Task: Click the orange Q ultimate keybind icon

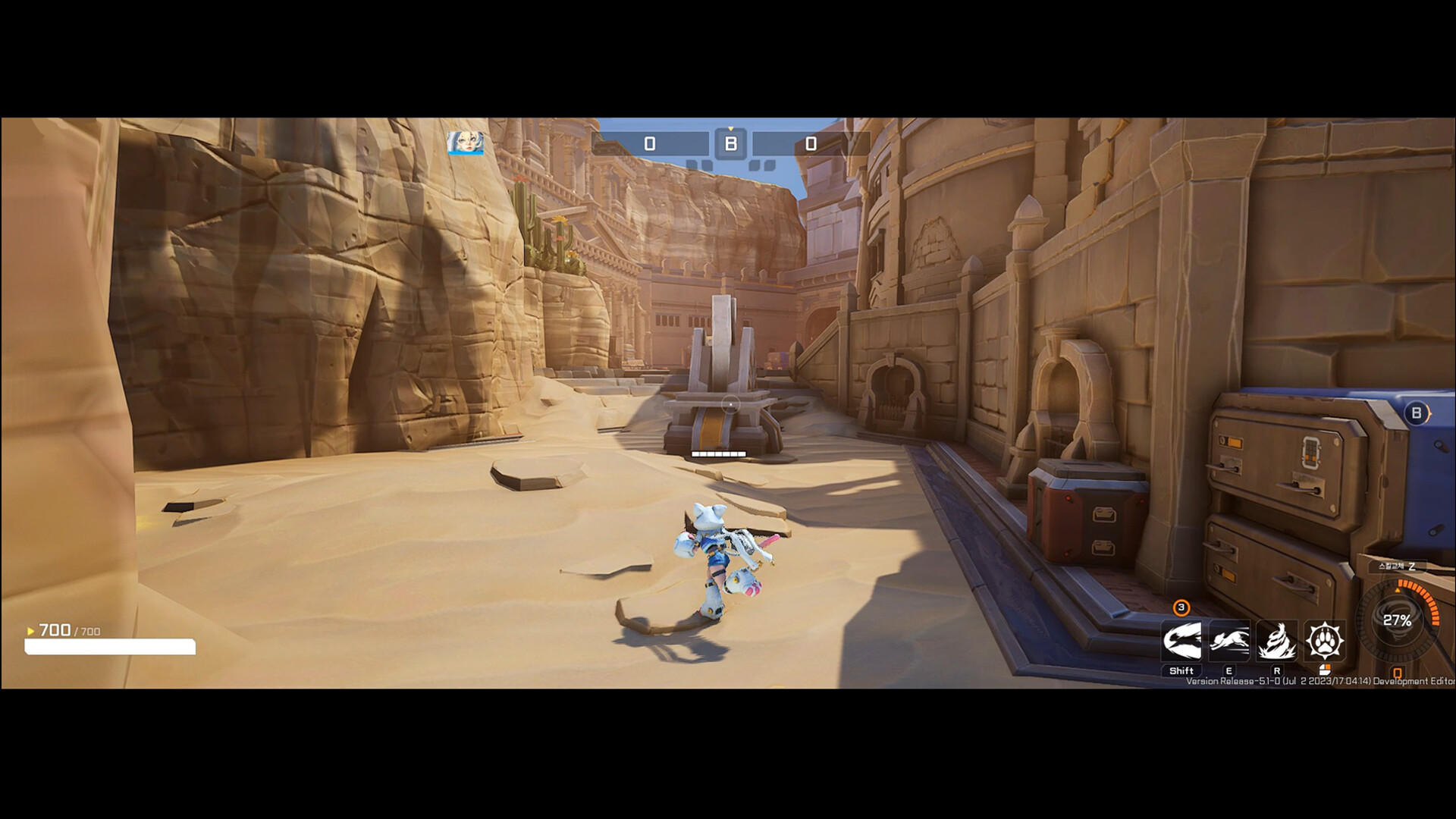Action: click(x=1397, y=673)
